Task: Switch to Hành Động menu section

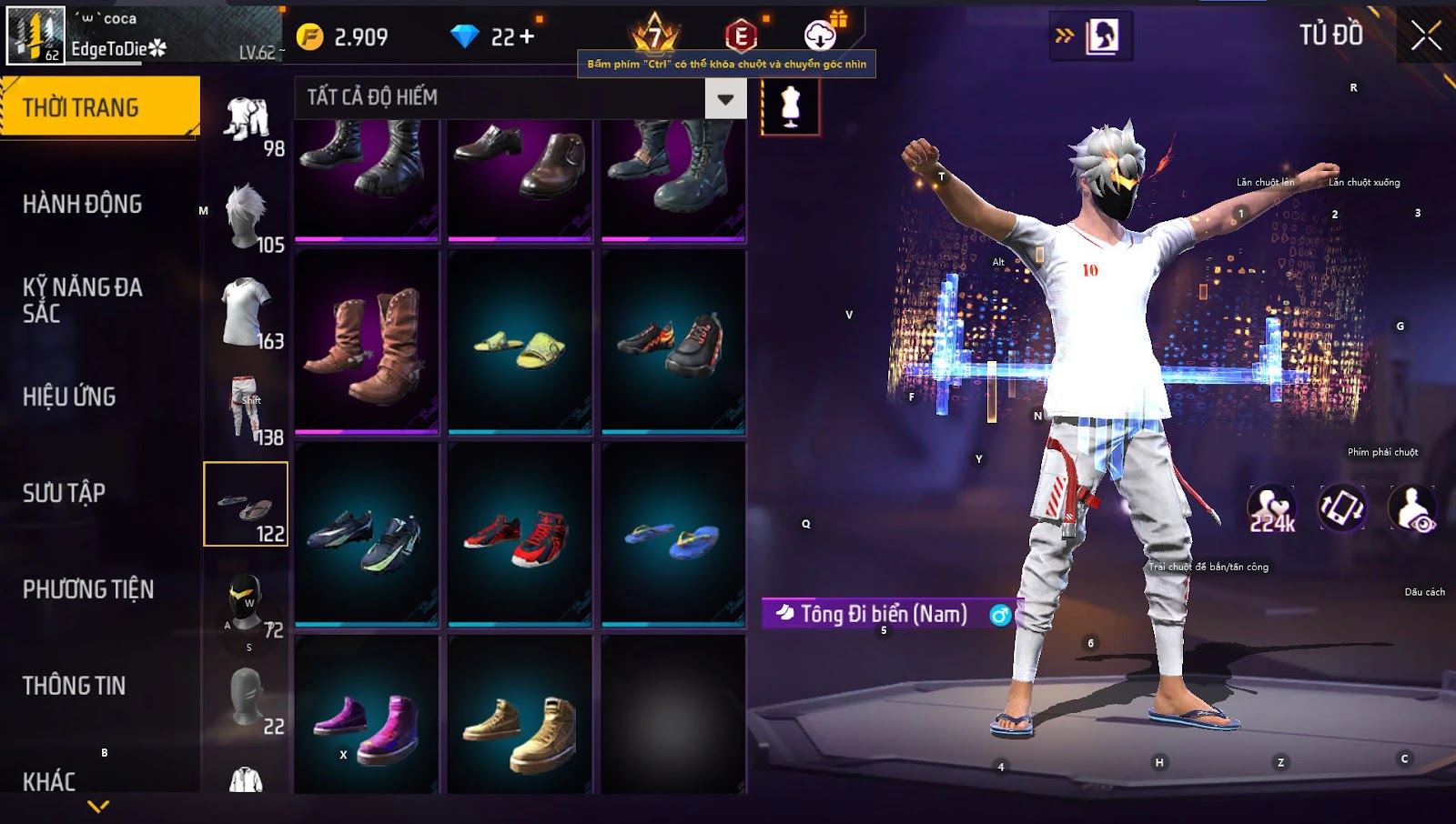Action: tap(82, 204)
